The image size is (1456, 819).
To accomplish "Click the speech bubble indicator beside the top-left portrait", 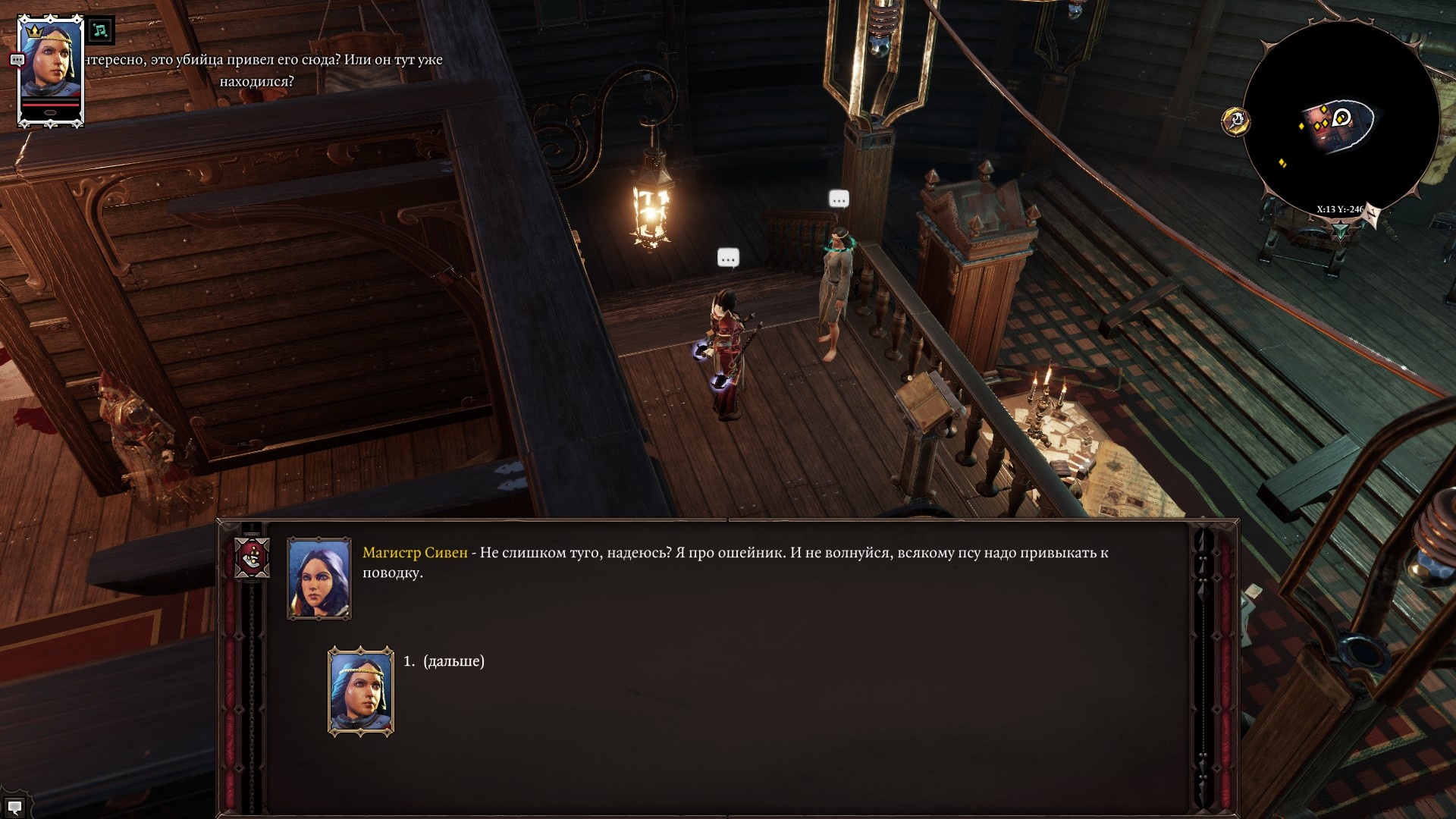I will pos(17,59).
